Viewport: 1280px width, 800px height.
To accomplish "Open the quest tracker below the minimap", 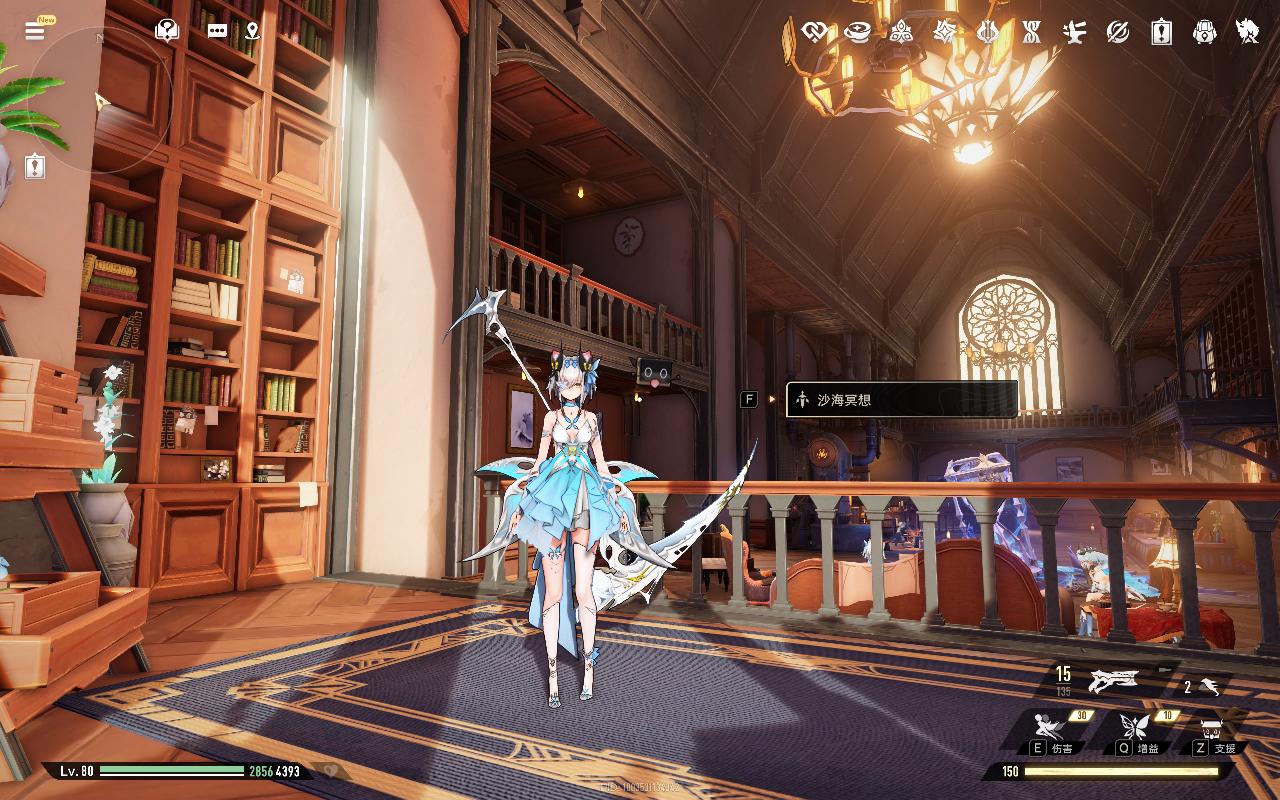I will pos(35,165).
